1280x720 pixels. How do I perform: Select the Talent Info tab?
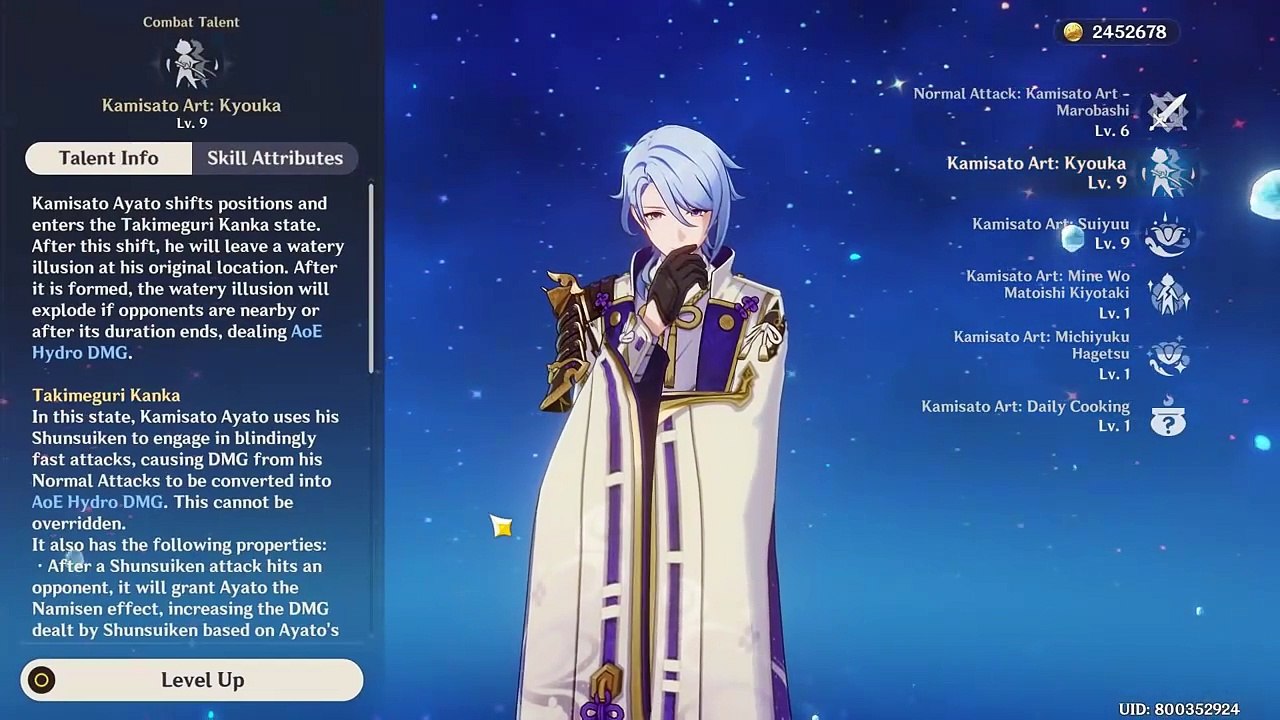click(x=108, y=158)
